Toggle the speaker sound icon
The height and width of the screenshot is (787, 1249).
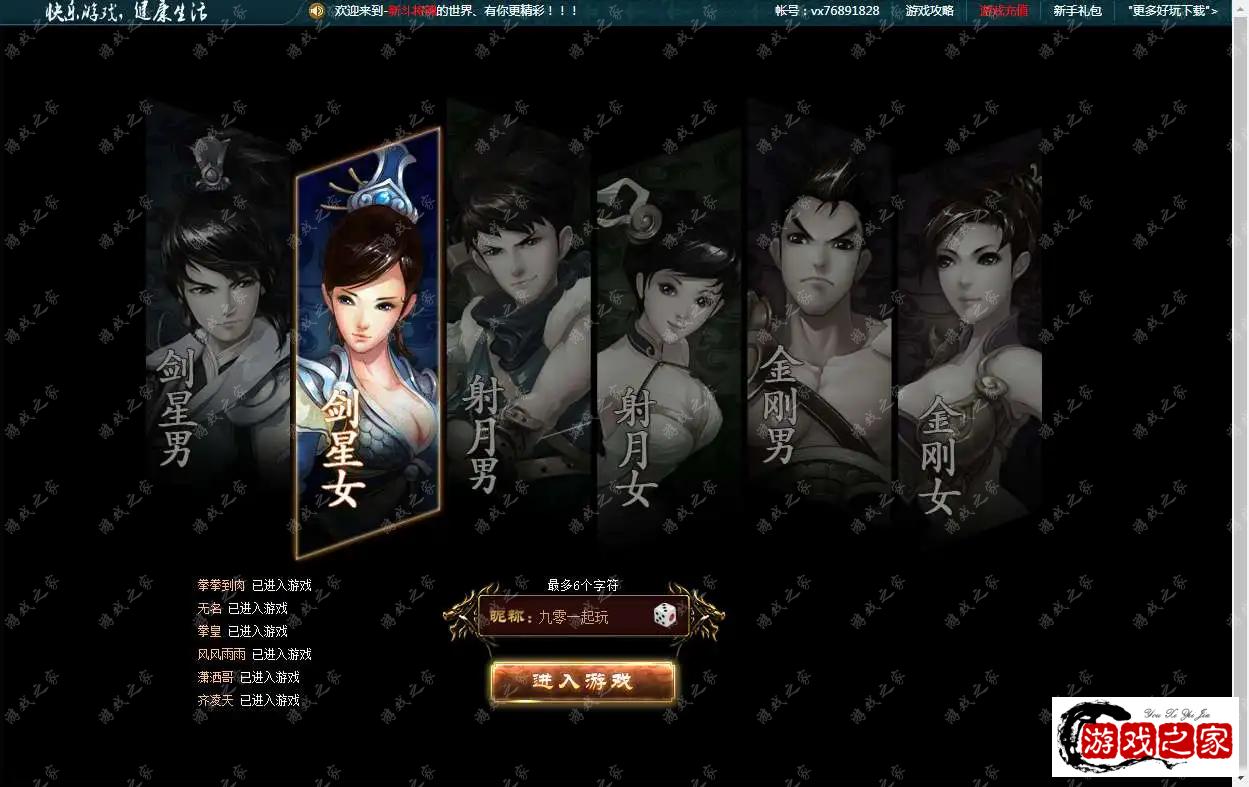(x=317, y=11)
